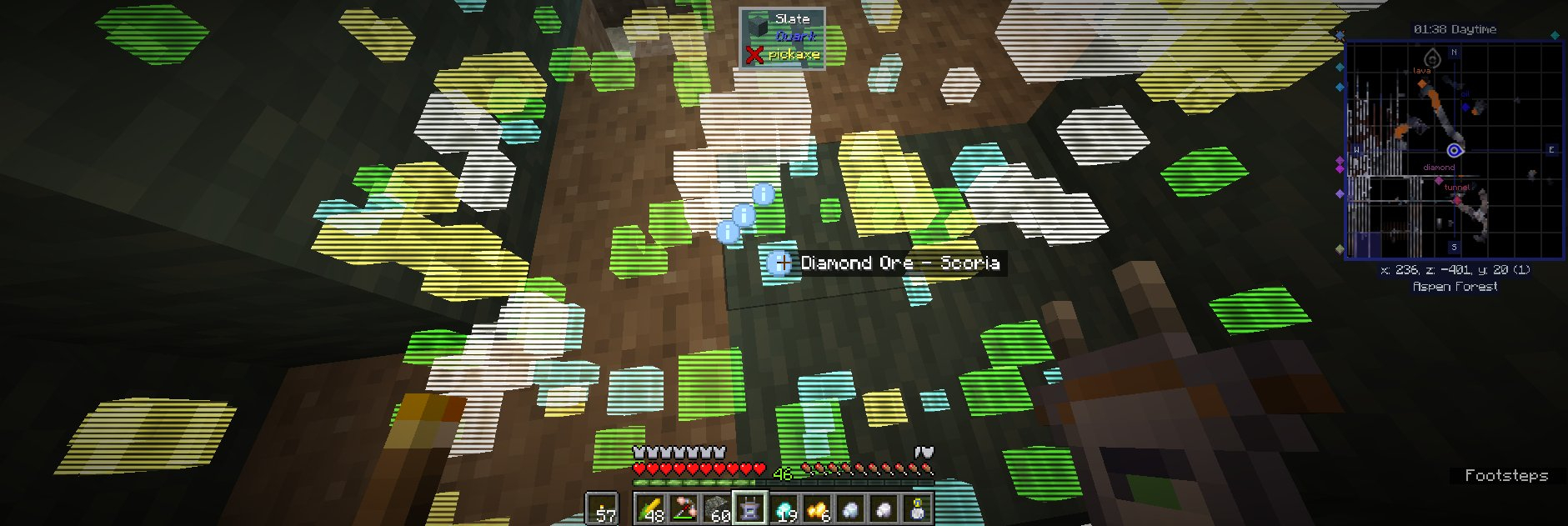Select the corn hotbar slot
The width and height of the screenshot is (1568, 526).
[x=649, y=508]
